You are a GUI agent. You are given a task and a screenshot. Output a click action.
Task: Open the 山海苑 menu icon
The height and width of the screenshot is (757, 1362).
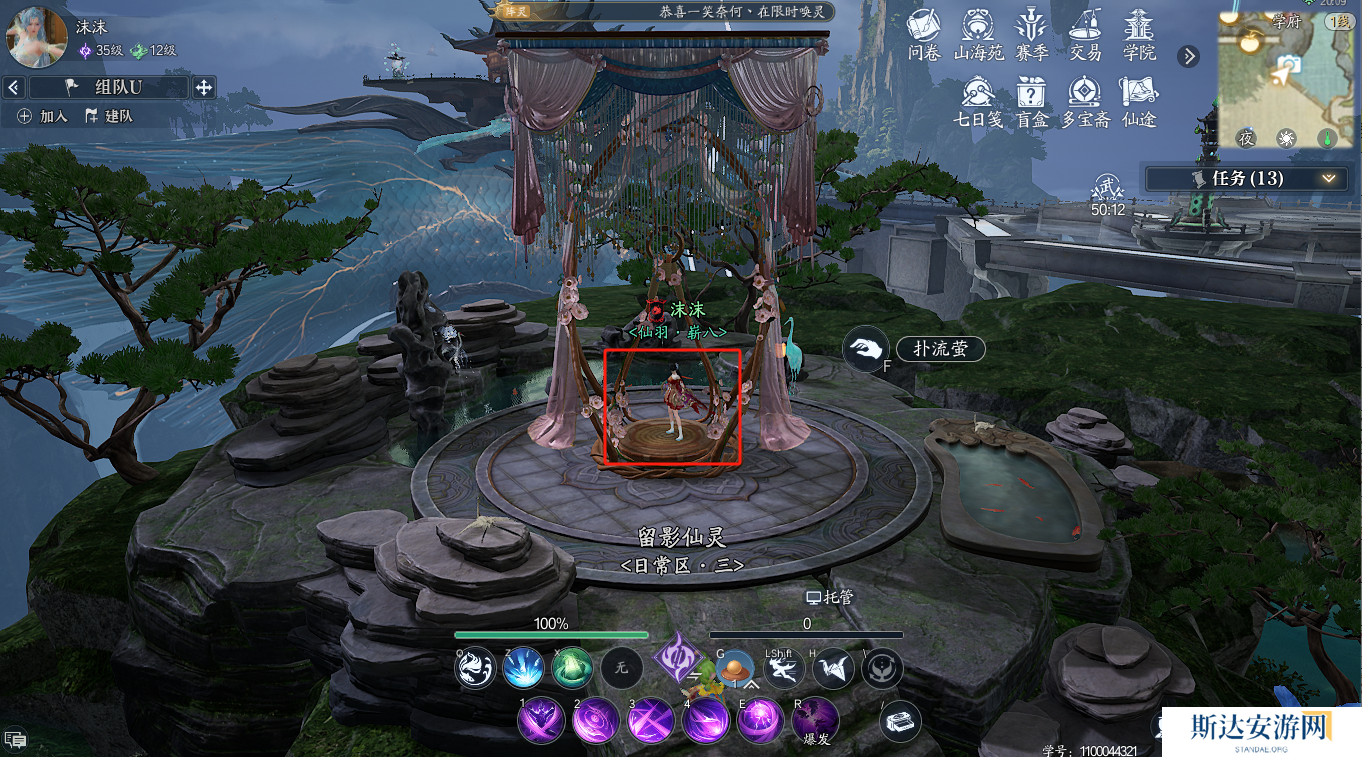coord(978,33)
